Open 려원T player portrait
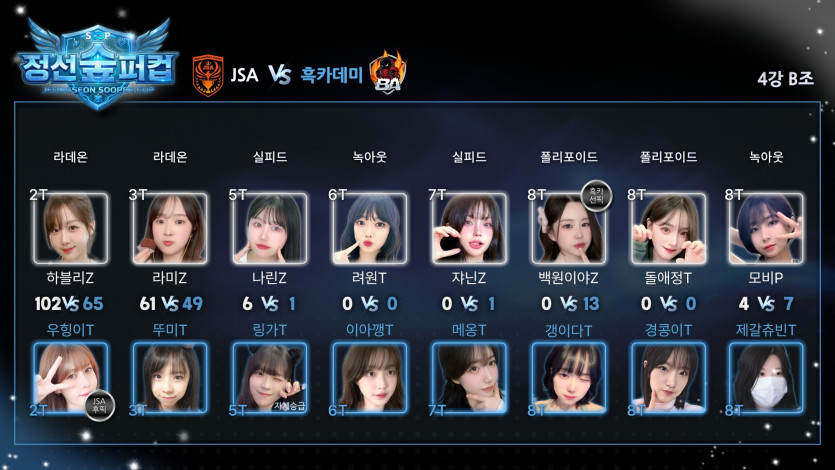The image size is (835, 470). click(369, 229)
